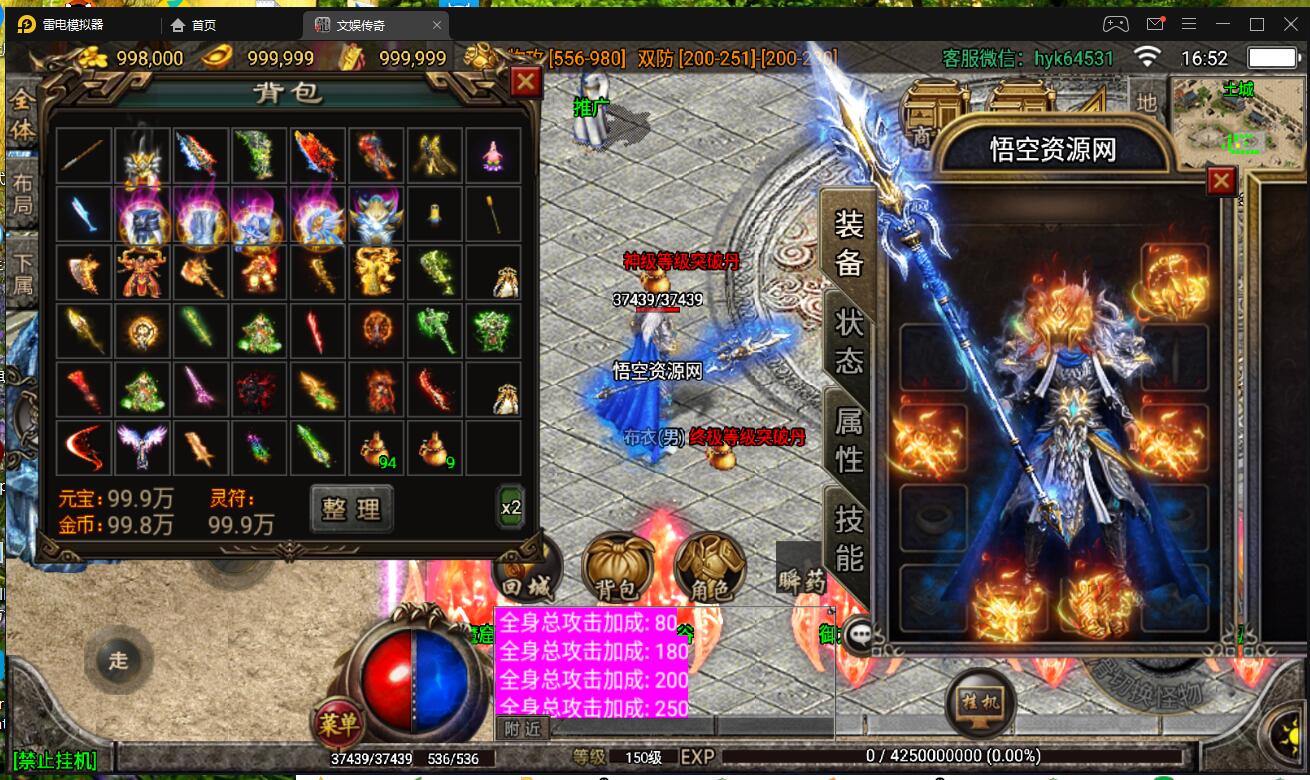Close the 背包 inventory window
The image size is (1310, 780).
(526, 82)
